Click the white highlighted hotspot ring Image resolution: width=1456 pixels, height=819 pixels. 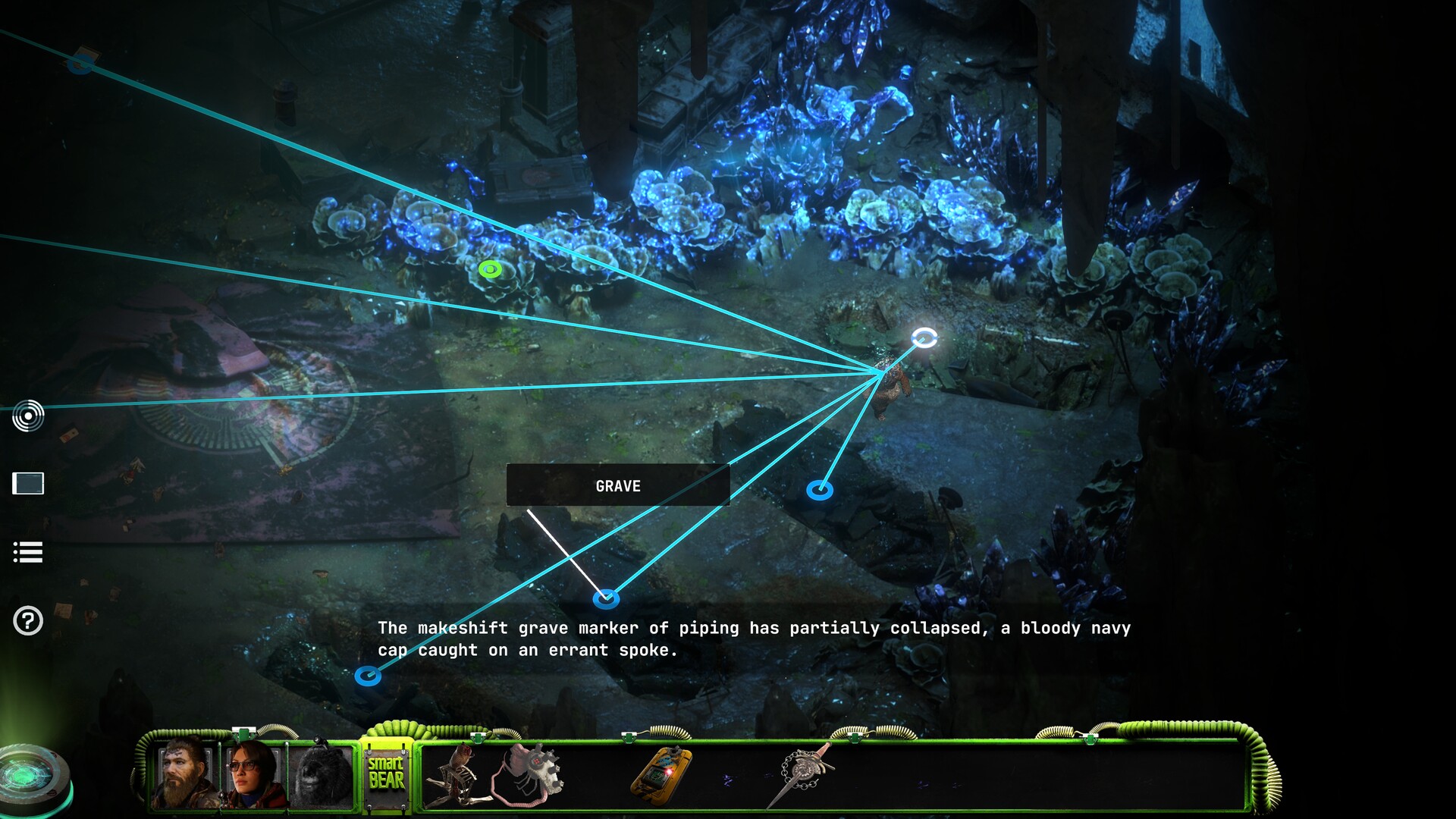pyautogui.click(x=924, y=337)
